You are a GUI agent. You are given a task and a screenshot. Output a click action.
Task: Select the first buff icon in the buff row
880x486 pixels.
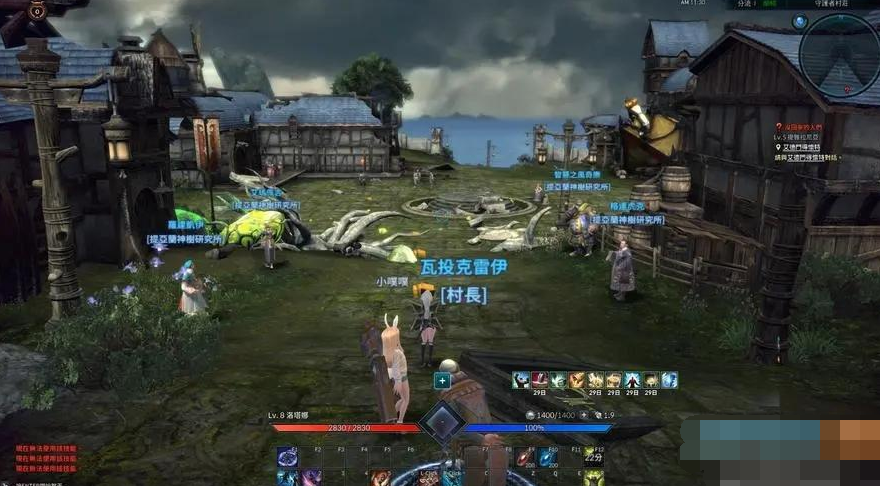(x=521, y=380)
